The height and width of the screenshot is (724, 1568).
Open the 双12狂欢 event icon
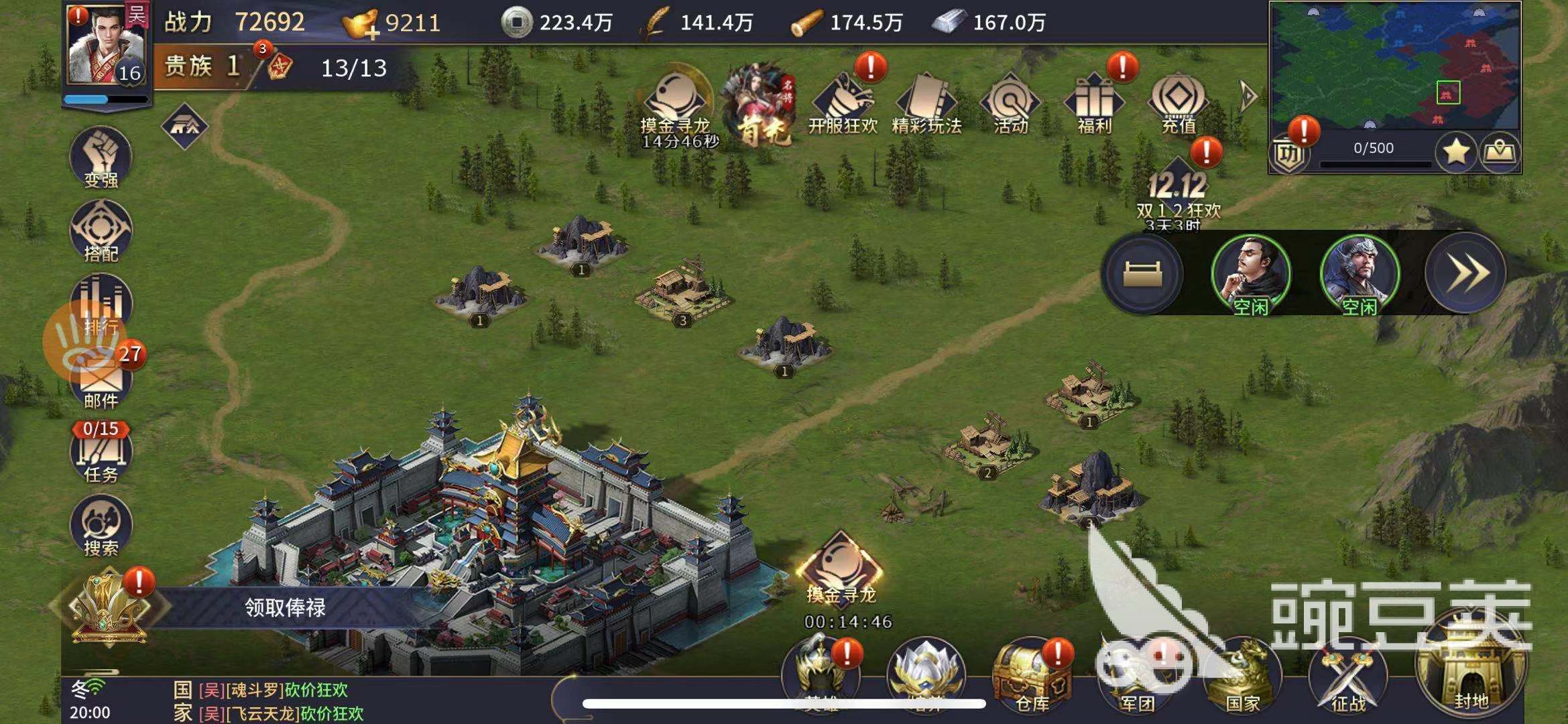(1178, 191)
